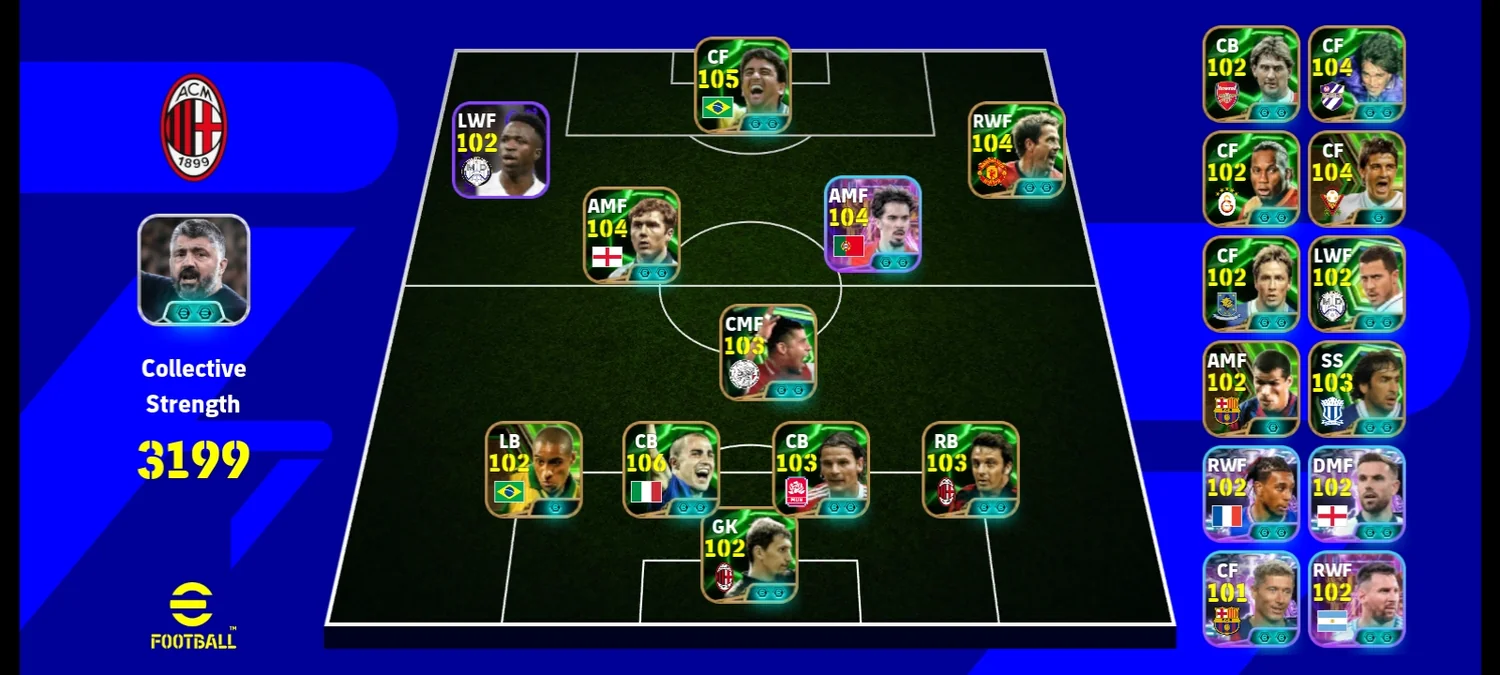1500x675 pixels.
Task: Select the CB 106 card with Italy flag
Action: (671, 469)
